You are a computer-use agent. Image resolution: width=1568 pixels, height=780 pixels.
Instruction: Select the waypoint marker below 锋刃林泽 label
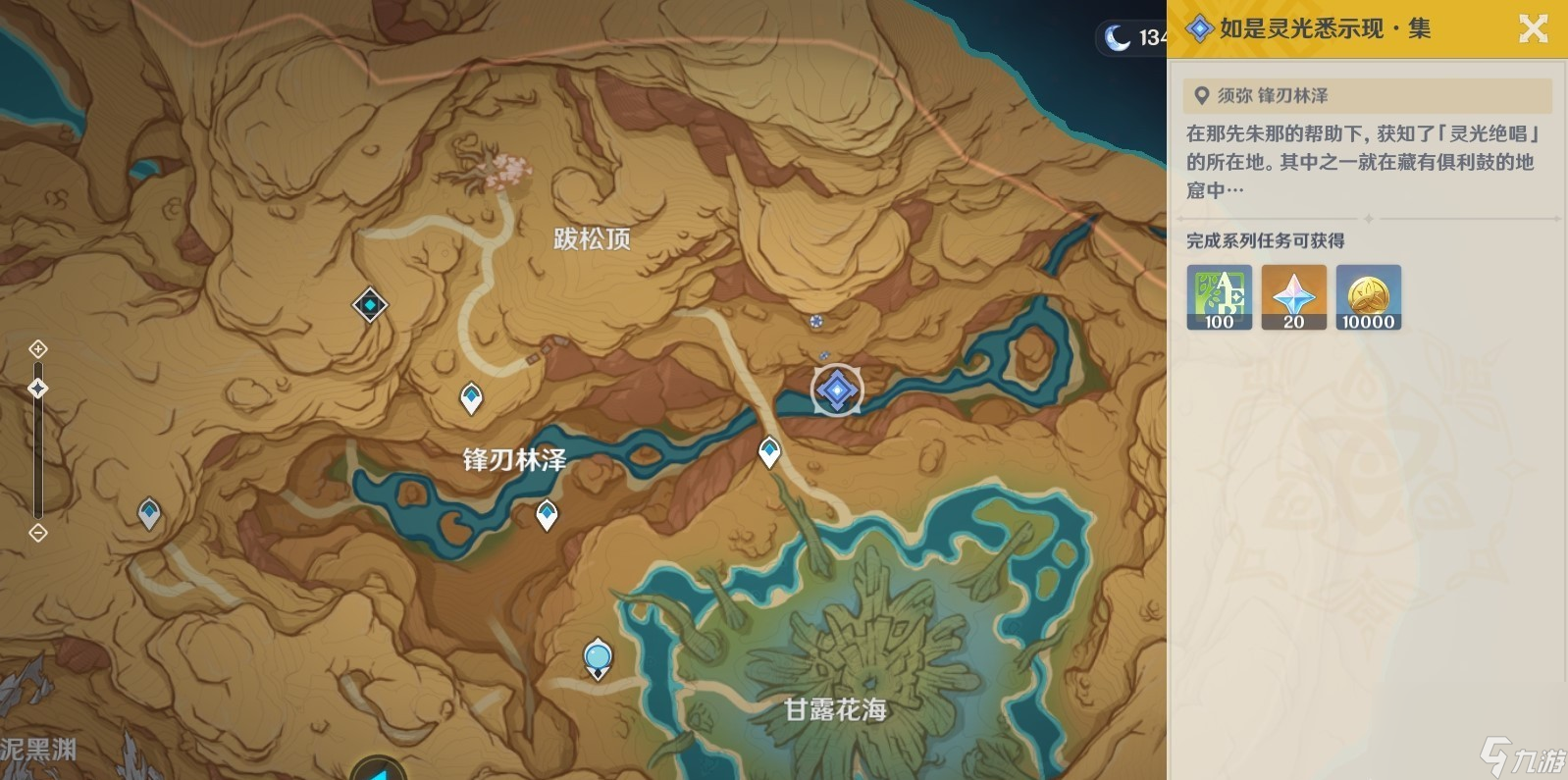[546, 511]
